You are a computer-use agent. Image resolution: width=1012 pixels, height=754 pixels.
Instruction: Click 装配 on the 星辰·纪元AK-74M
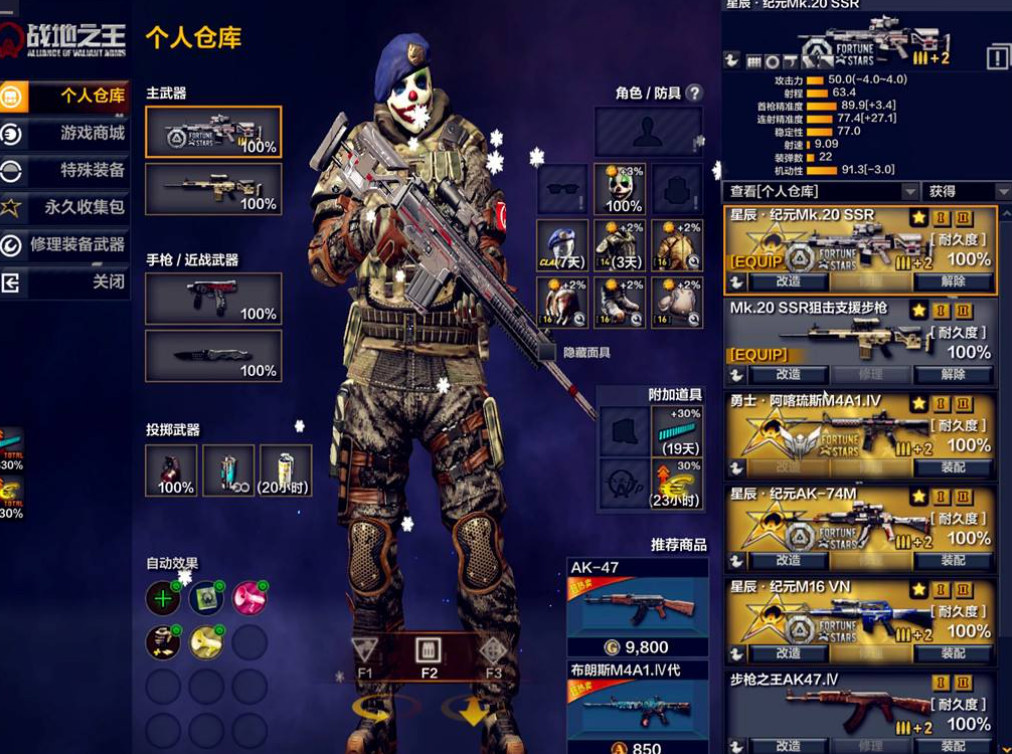951,560
